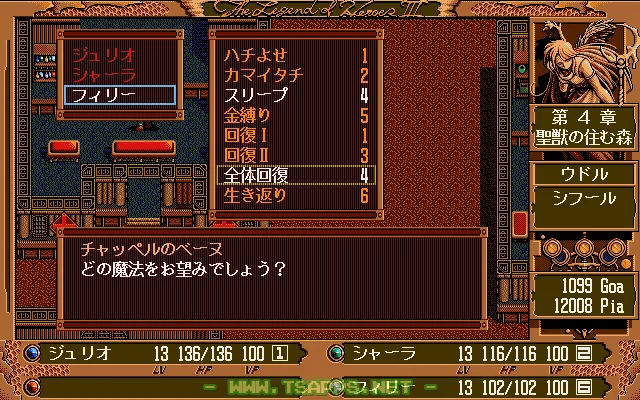Select the 金縛り spell entry
640x400 pixels.
pyautogui.click(x=295, y=115)
